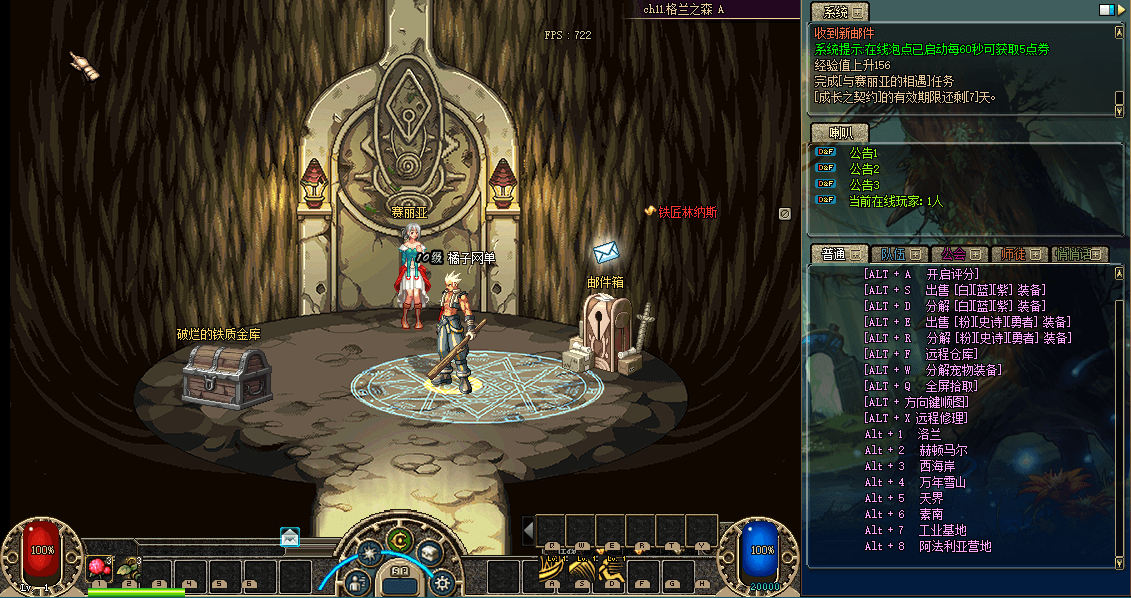Select the leaf item in the quickslot
The image size is (1131, 598).
tap(127, 568)
